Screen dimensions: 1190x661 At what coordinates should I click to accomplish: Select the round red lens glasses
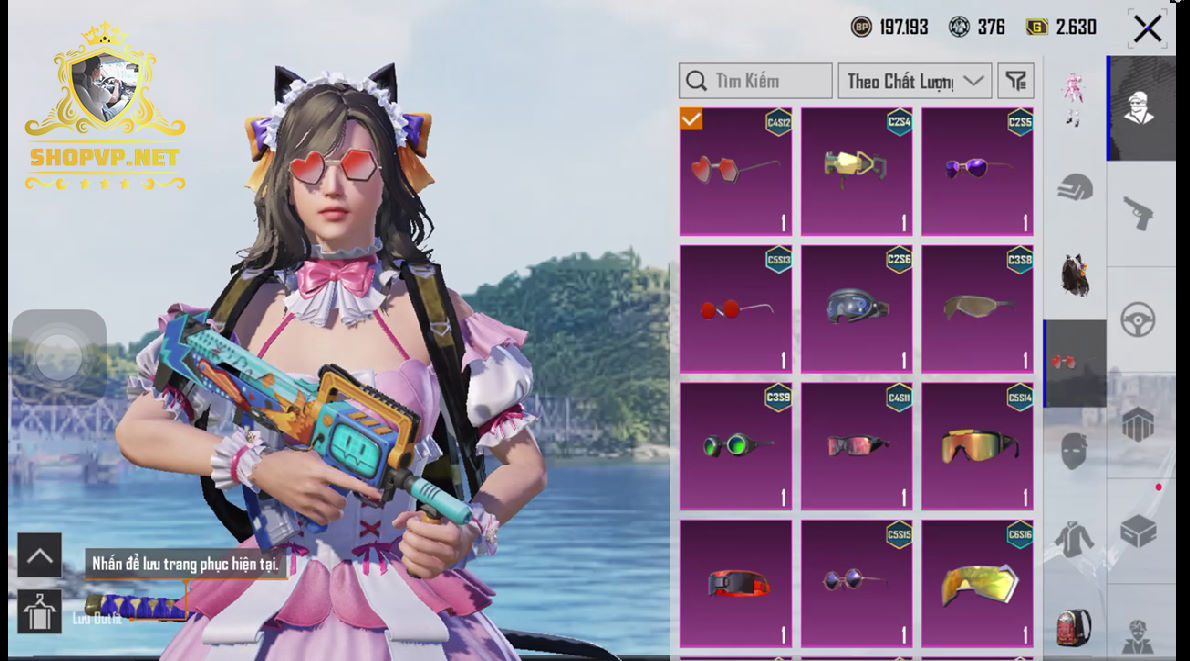click(x=736, y=309)
